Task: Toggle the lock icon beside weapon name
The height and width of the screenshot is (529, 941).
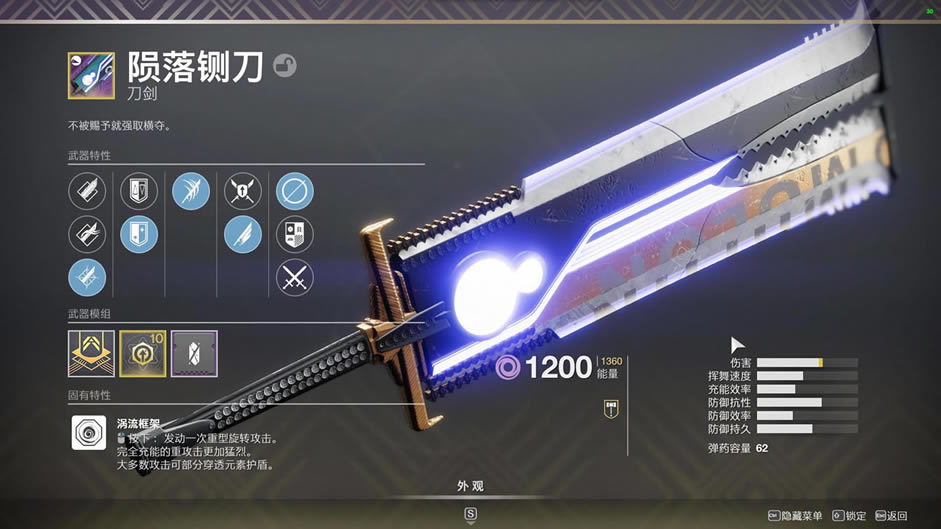Action: click(x=284, y=66)
